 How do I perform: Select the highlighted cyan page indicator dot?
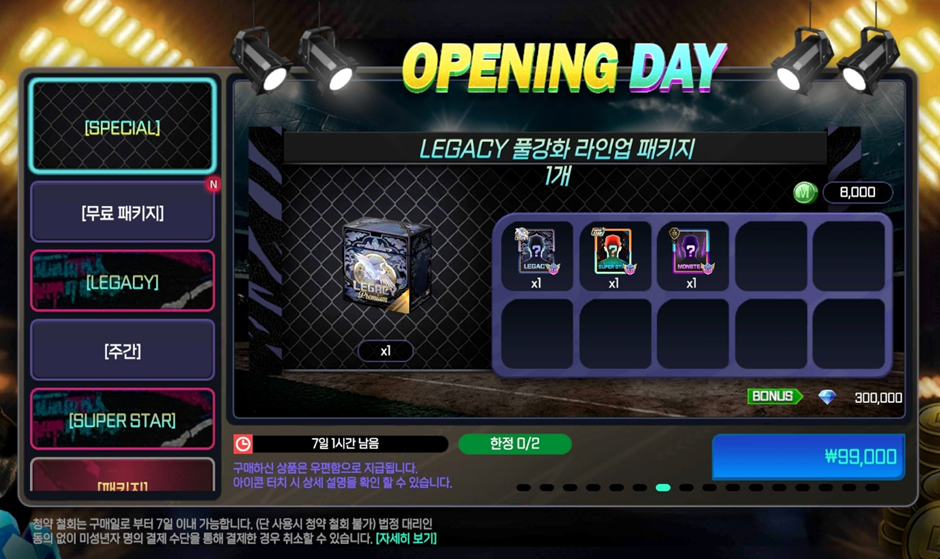[662, 488]
